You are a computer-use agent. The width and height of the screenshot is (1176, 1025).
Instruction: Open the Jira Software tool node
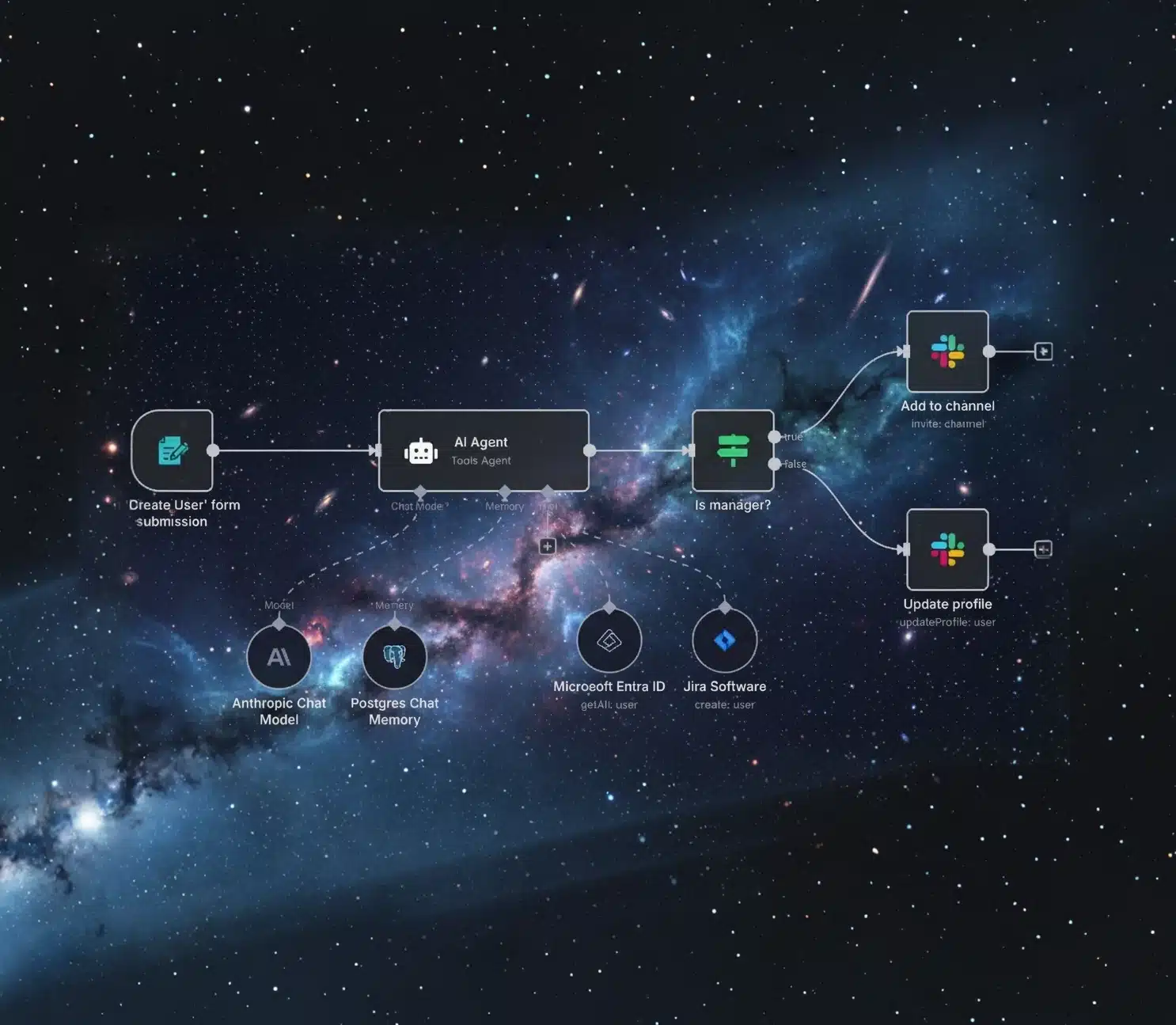pos(724,640)
